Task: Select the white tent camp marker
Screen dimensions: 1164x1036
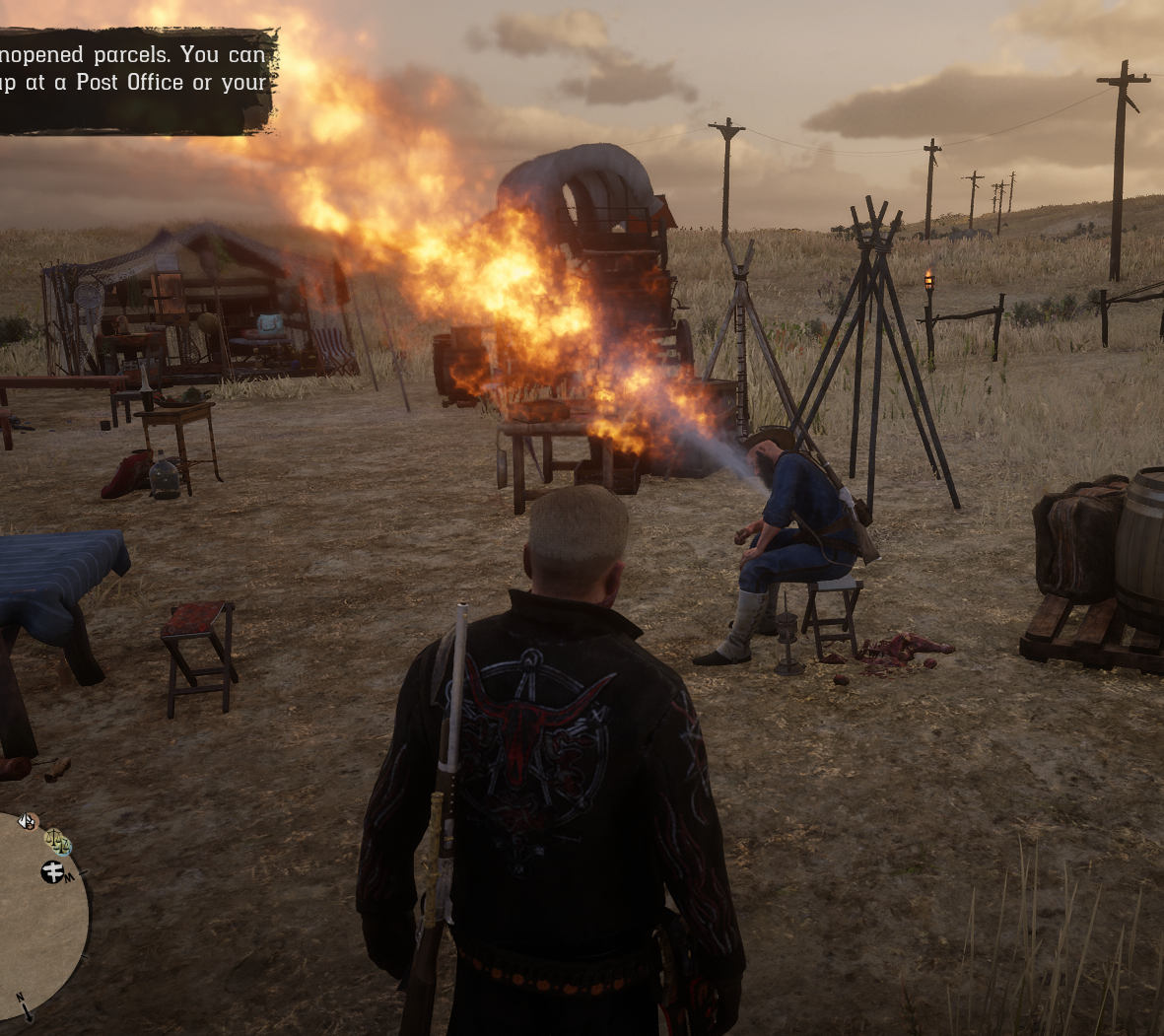Action: pyautogui.click(x=27, y=820)
